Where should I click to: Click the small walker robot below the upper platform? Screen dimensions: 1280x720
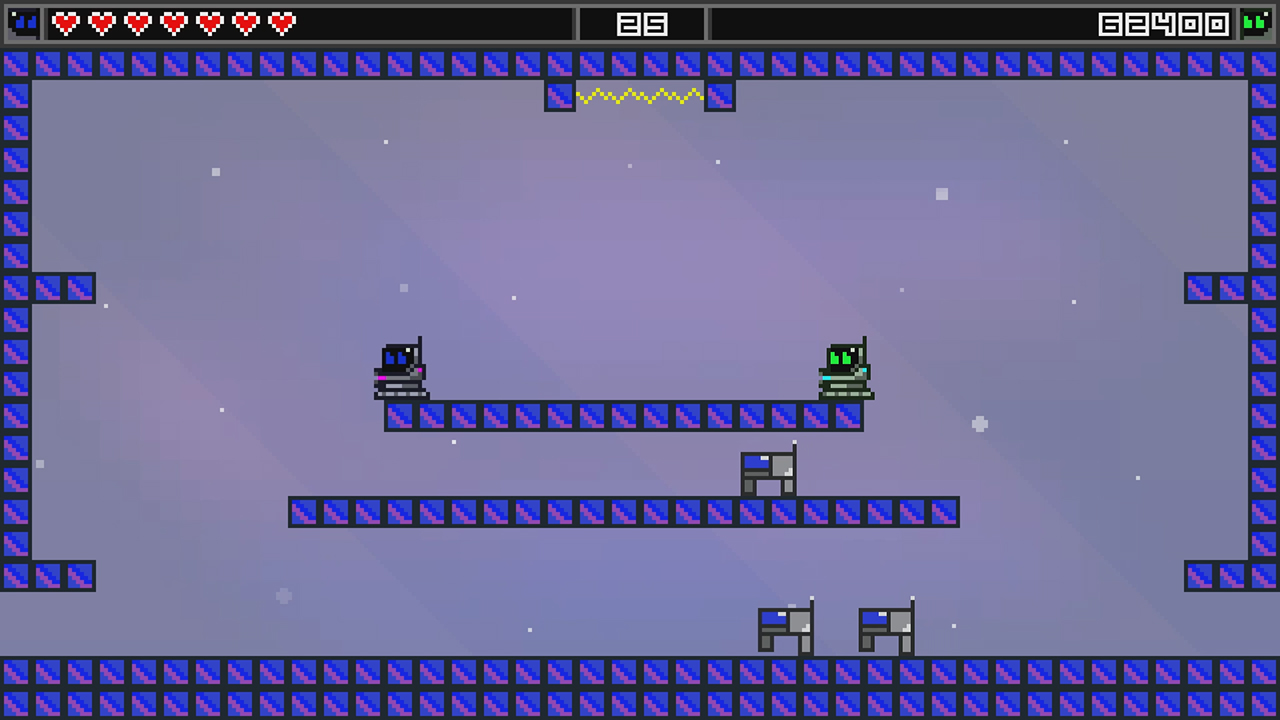pyautogui.click(x=770, y=470)
